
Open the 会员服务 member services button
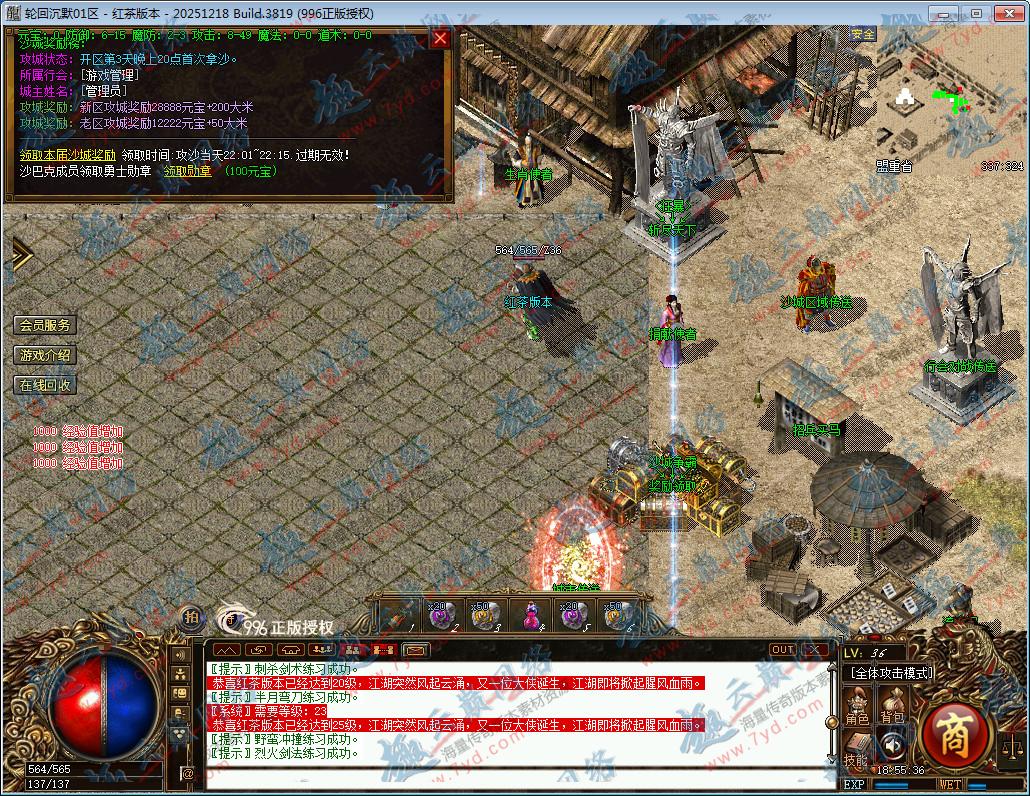click(45, 325)
